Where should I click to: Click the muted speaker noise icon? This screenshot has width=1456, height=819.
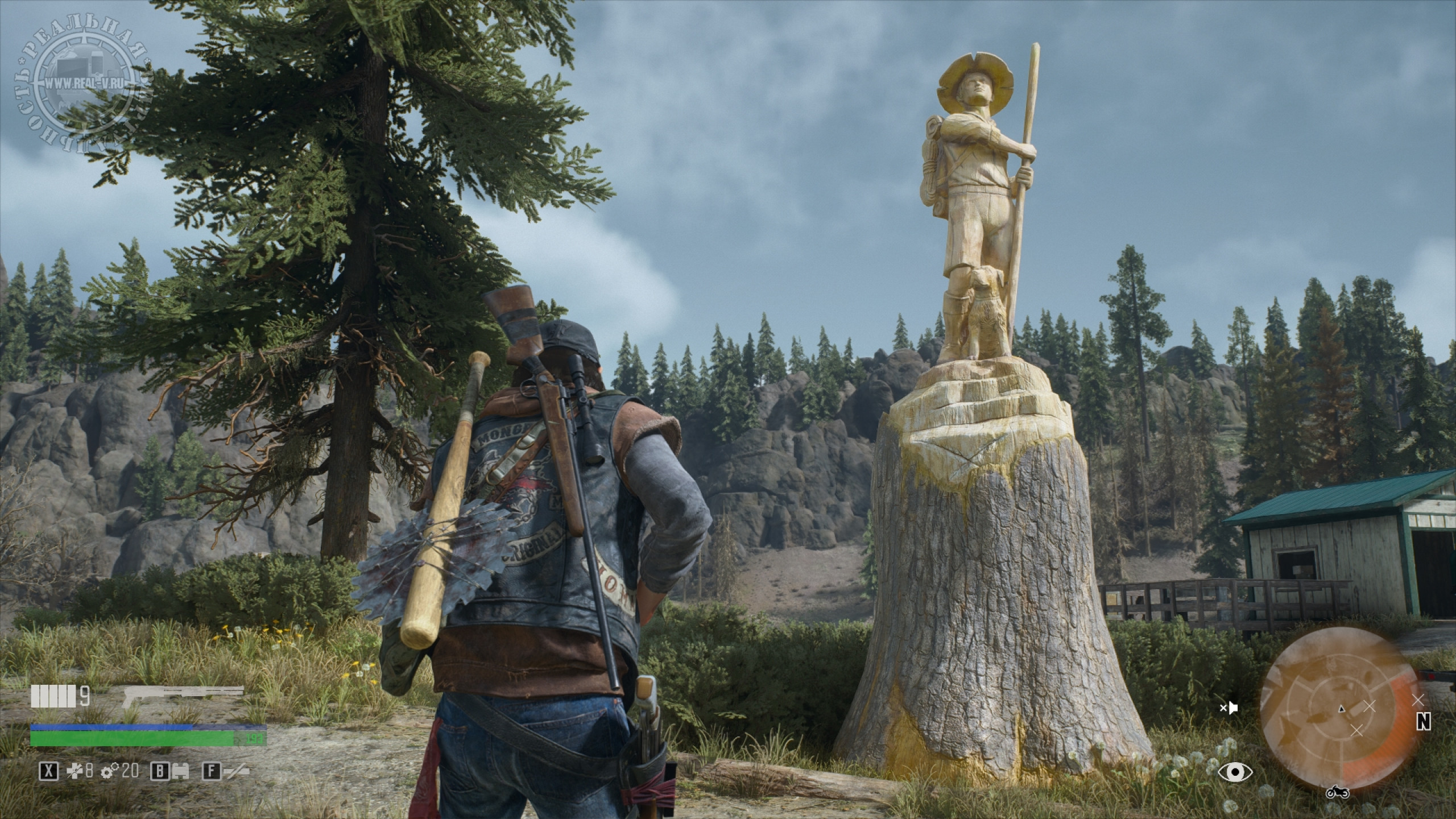click(1228, 708)
